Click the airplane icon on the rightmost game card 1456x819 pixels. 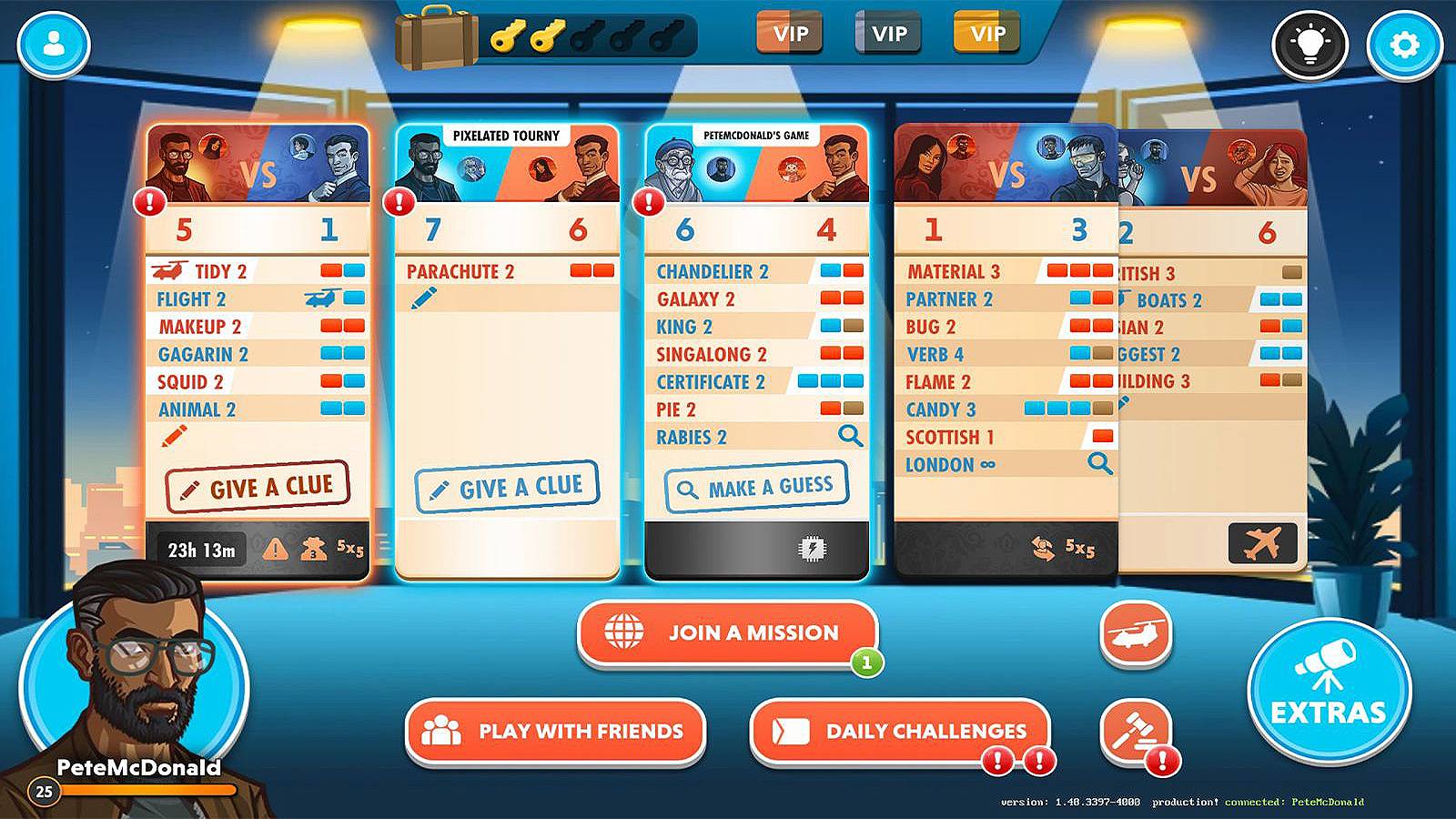[1263, 541]
